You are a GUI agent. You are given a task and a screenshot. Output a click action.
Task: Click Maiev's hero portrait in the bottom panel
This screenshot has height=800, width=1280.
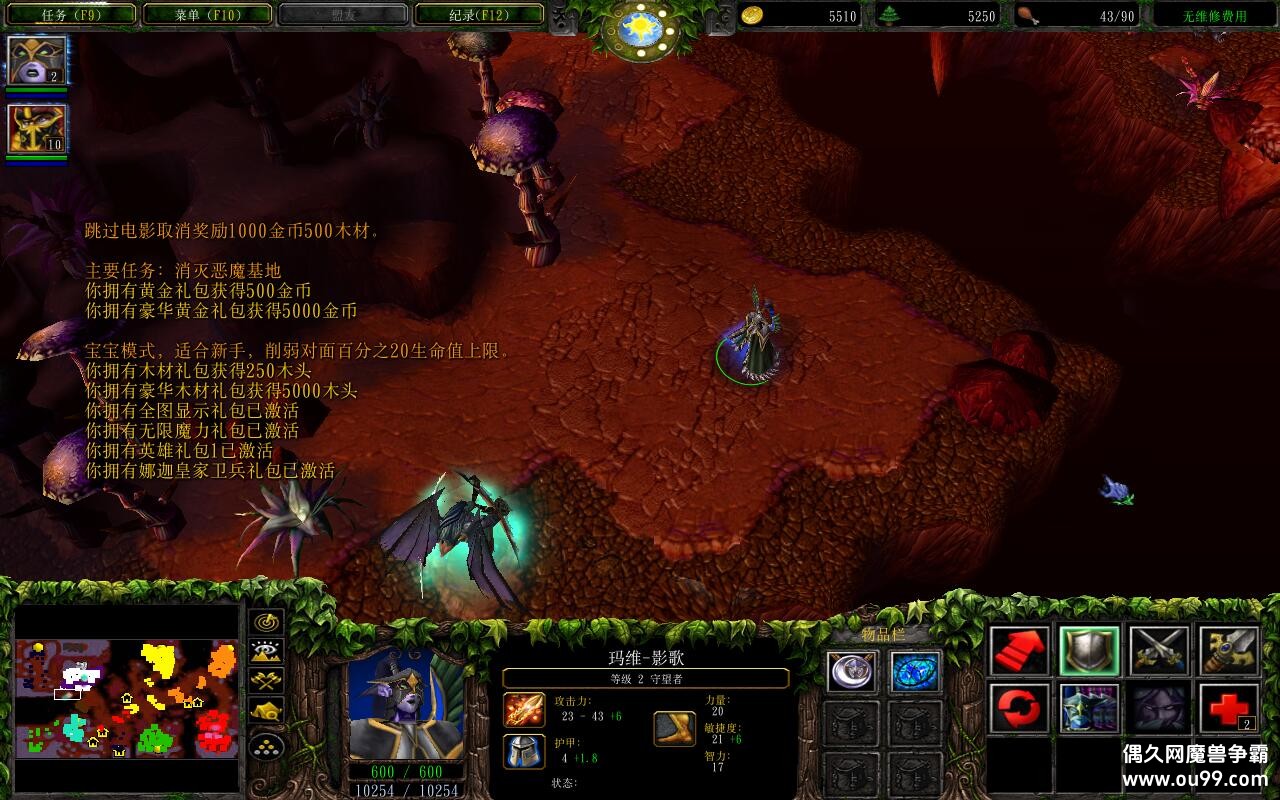click(x=405, y=702)
